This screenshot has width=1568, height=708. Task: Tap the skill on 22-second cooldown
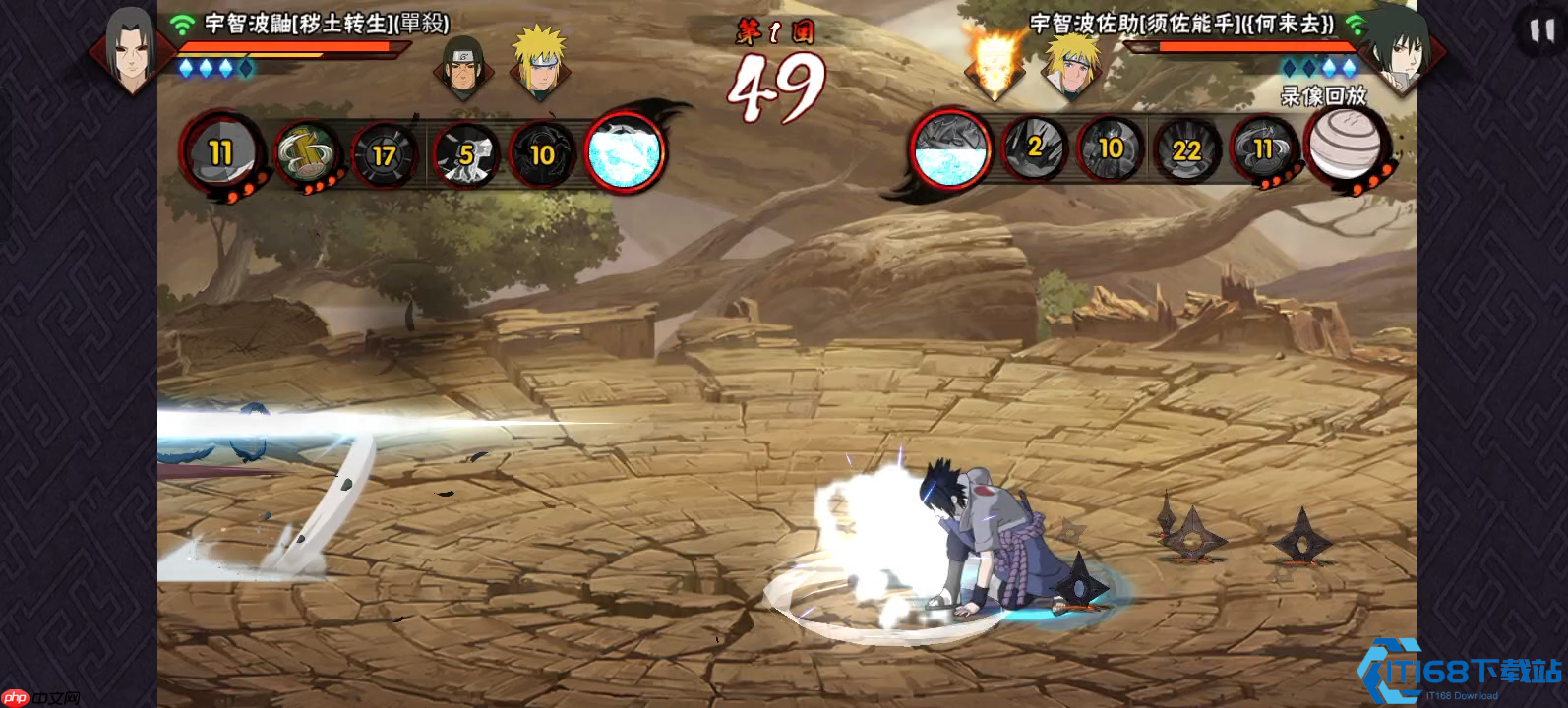[1185, 149]
